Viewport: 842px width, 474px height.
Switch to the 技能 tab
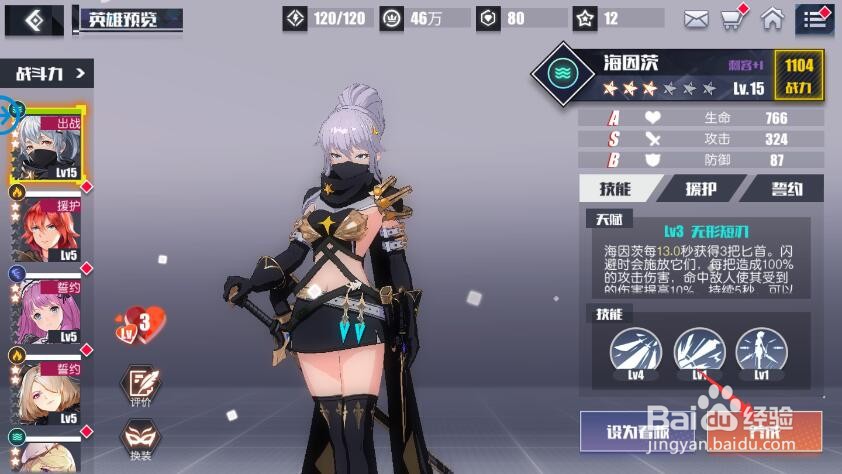click(617, 188)
